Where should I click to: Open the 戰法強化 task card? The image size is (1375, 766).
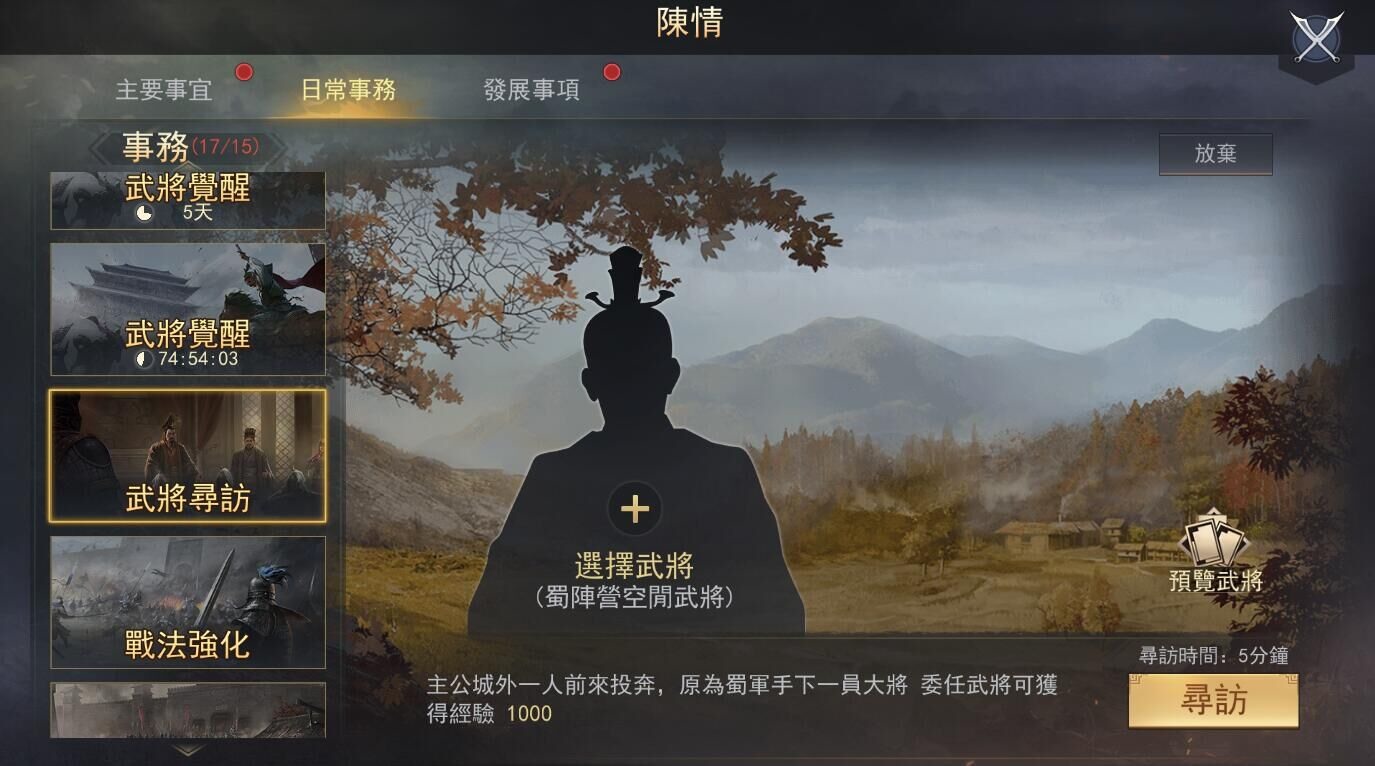click(x=186, y=600)
